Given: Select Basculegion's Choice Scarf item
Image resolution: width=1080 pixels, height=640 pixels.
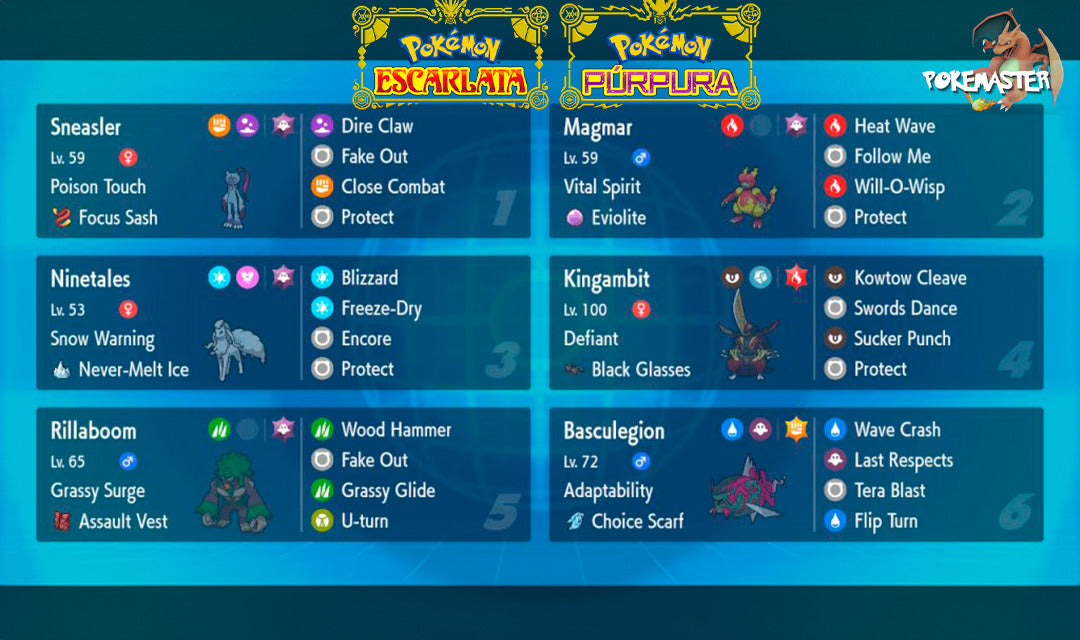Looking at the screenshot, I should tap(636, 521).
